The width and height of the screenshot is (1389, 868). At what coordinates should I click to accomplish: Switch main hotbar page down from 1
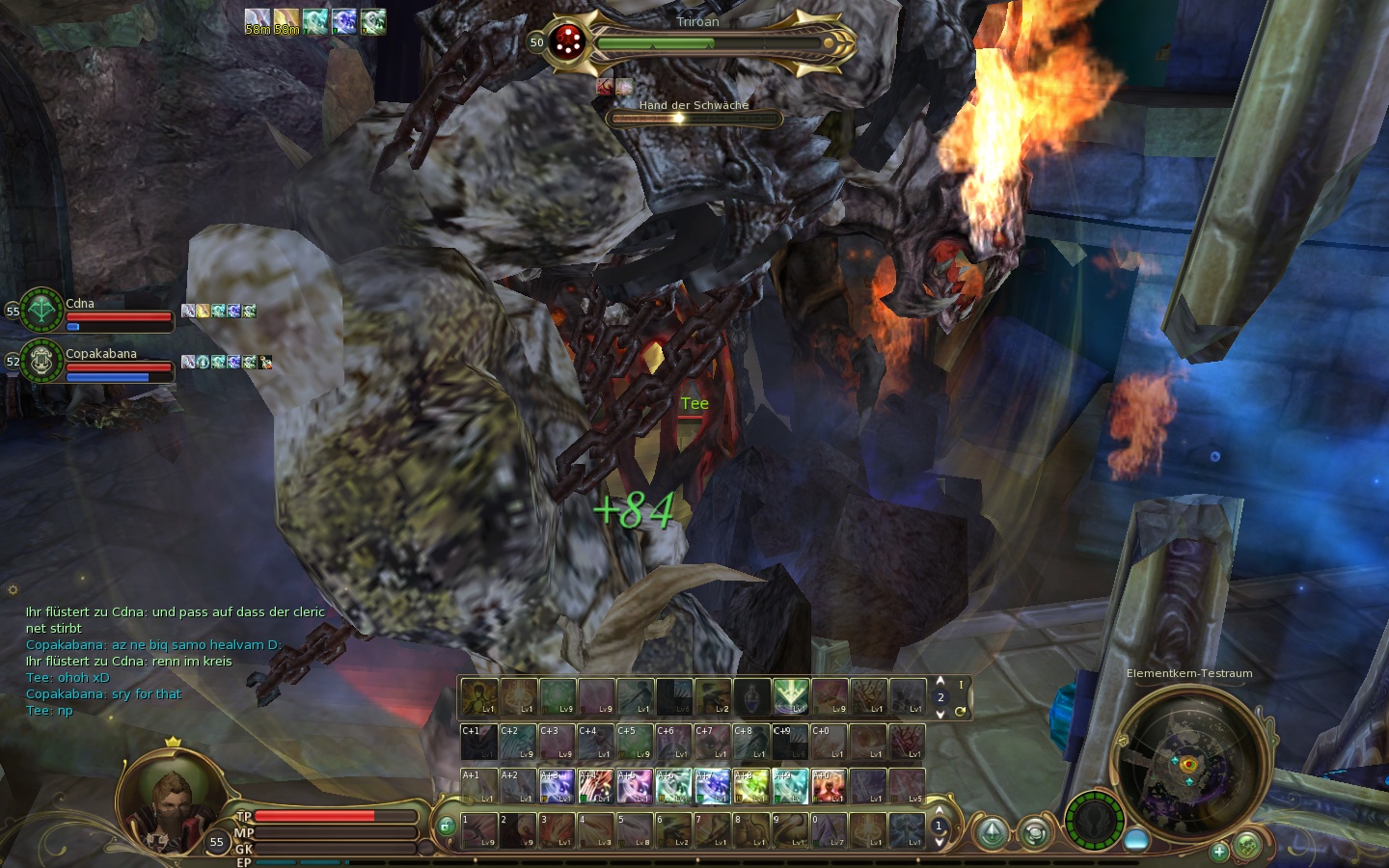click(939, 842)
